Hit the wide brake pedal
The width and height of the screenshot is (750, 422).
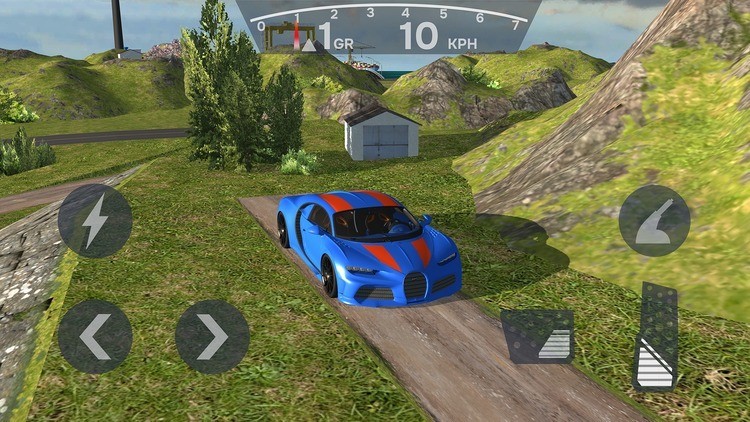click(x=538, y=336)
